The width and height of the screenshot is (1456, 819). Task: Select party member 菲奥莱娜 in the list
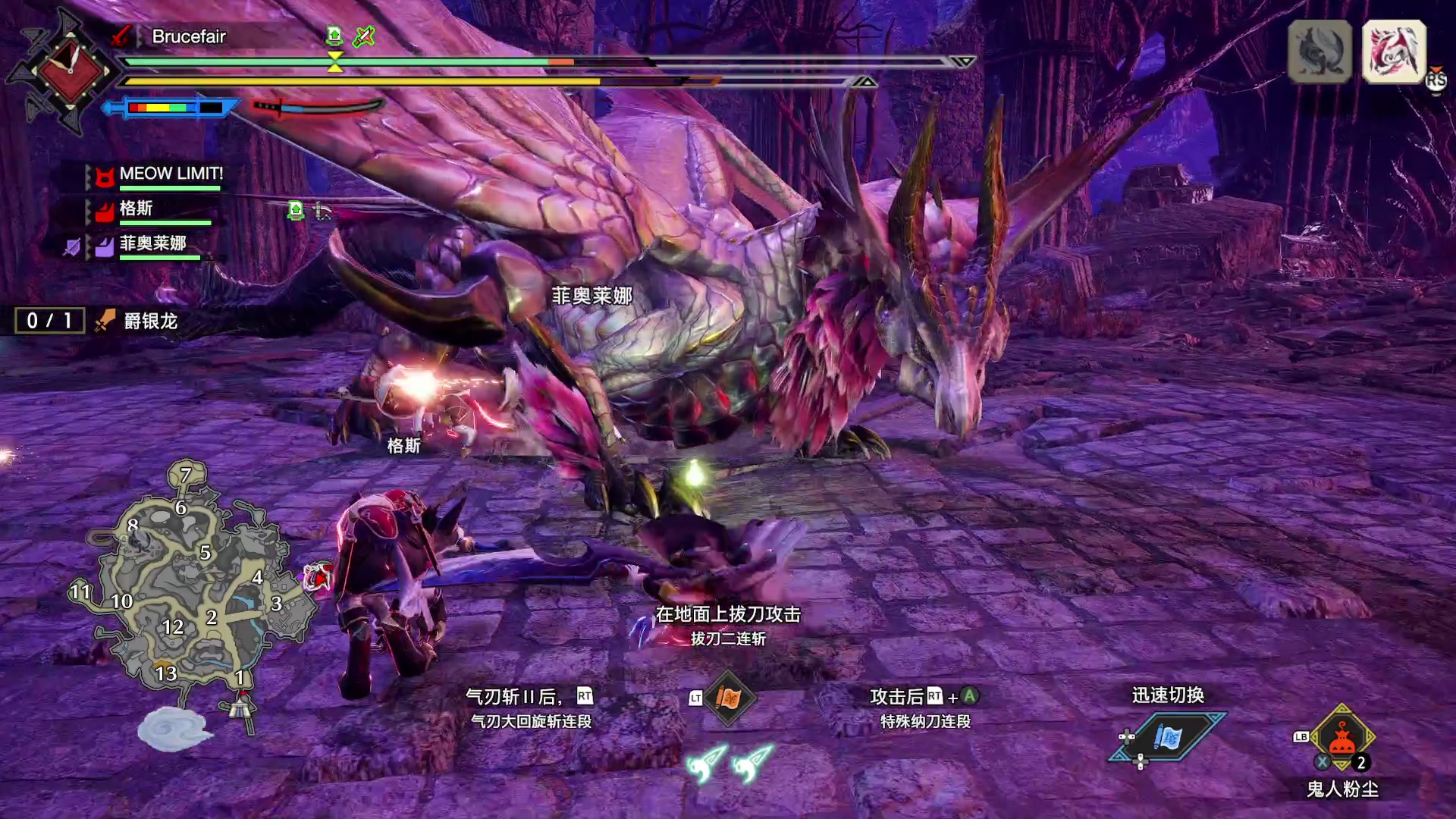tap(152, 243)
